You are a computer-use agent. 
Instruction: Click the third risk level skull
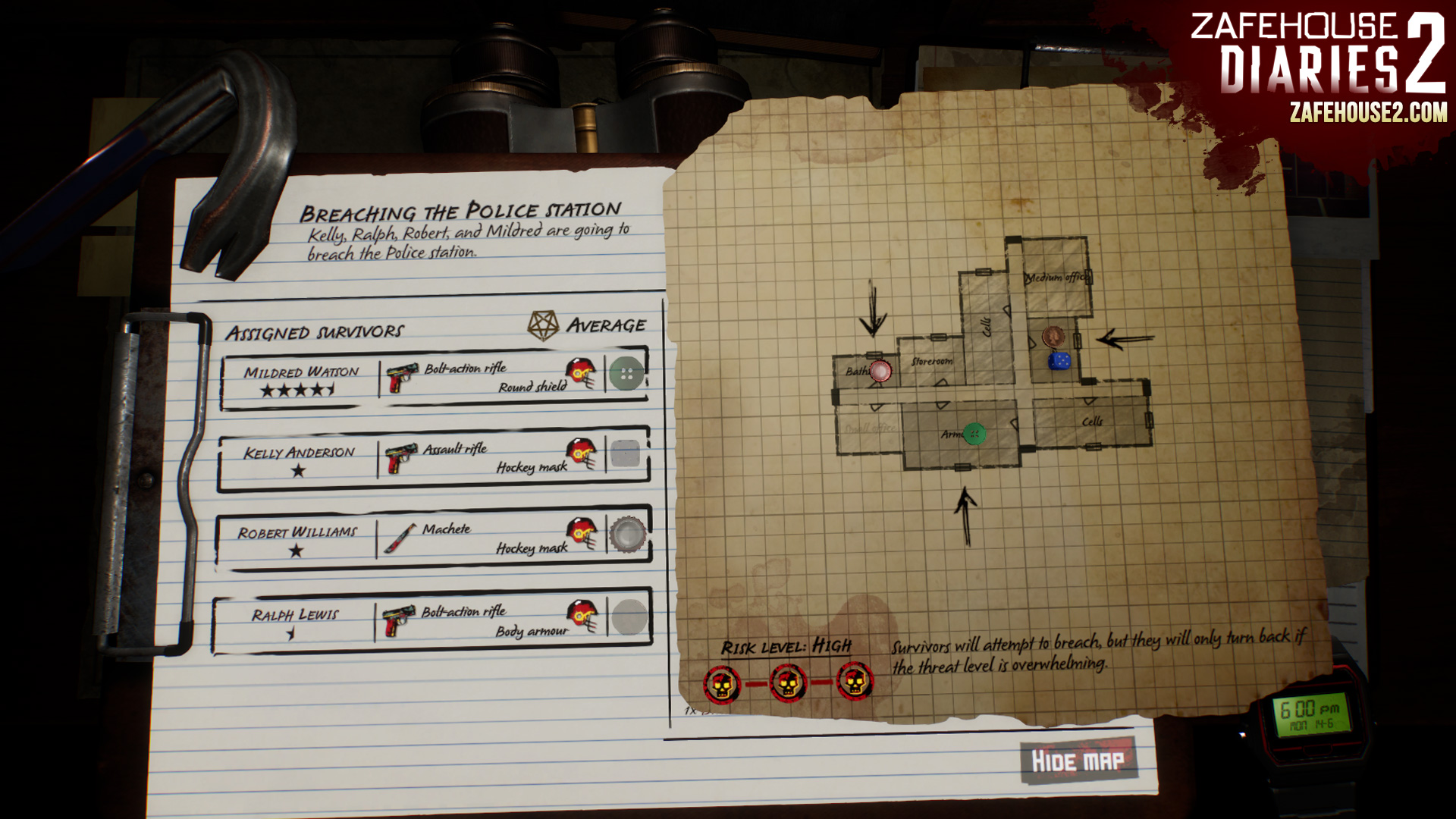[855, 682]
